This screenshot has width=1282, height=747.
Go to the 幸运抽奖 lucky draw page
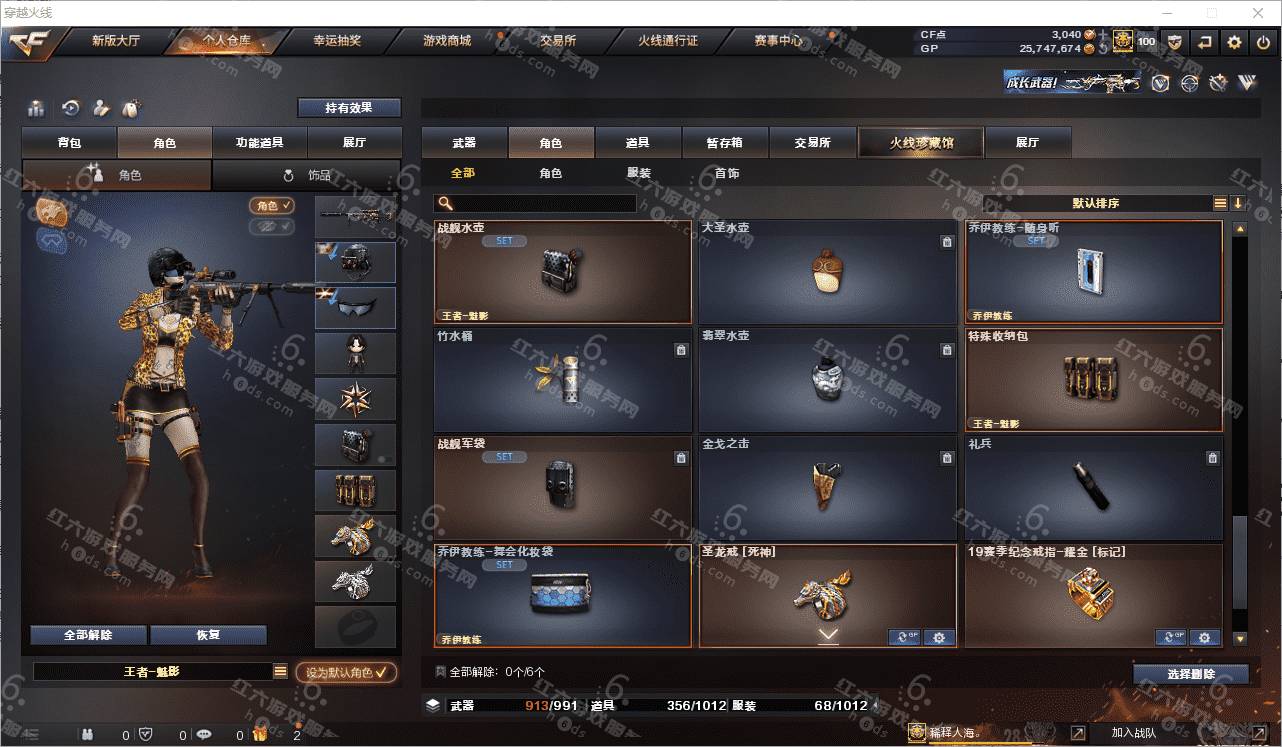[x=337, y=41]
